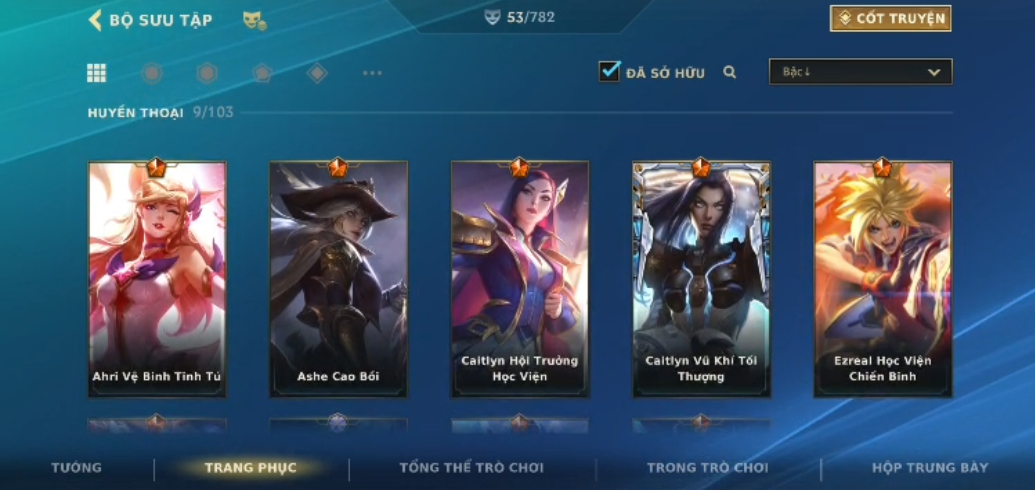Viewport: 1035px width, 490px height.
Task: Switch to the Tướng tab
Action: click(77, 468)
